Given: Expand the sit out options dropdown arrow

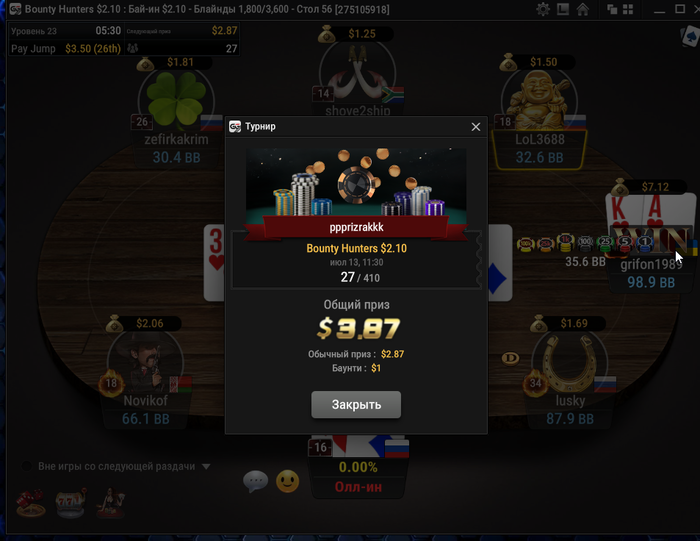Looking at the screenshot, I should point(206,466).
